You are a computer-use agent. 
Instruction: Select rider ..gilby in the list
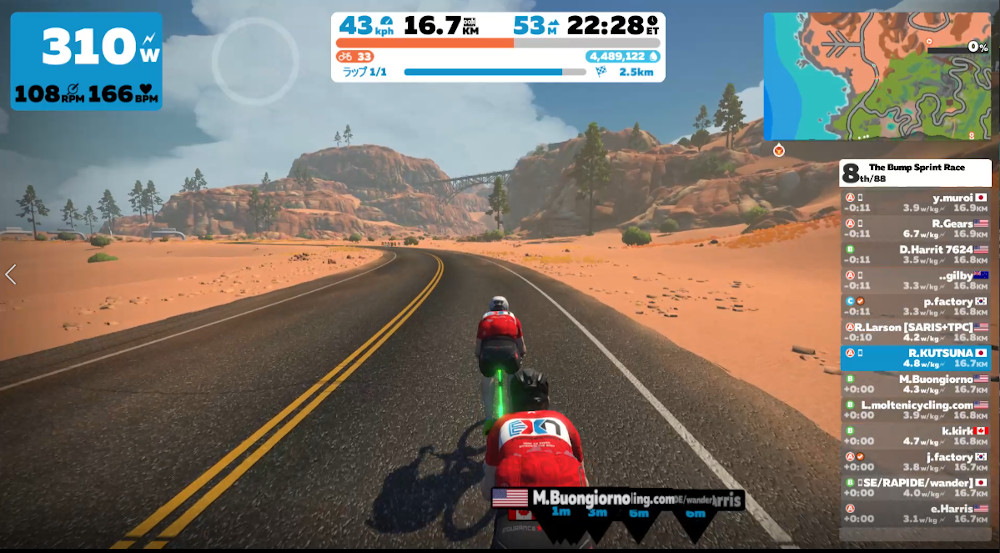pos(915,280)
